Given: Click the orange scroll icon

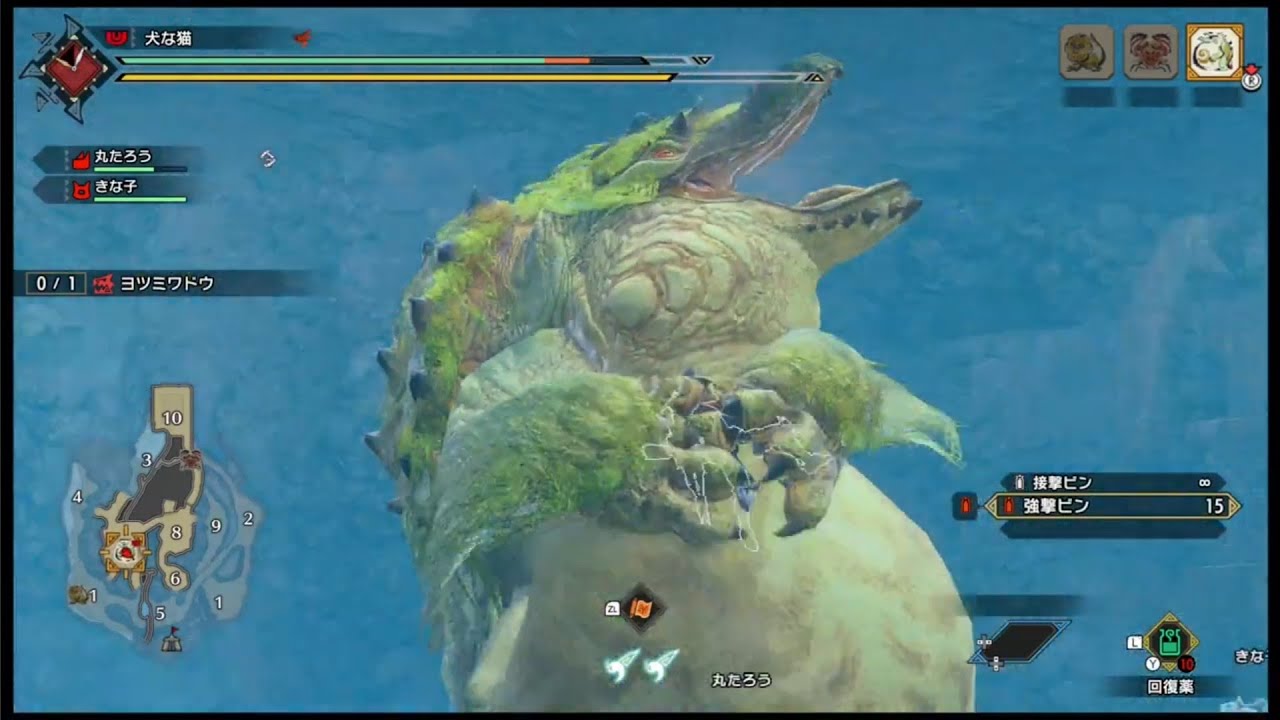Looking at the screenshot, I should [641, 608].
